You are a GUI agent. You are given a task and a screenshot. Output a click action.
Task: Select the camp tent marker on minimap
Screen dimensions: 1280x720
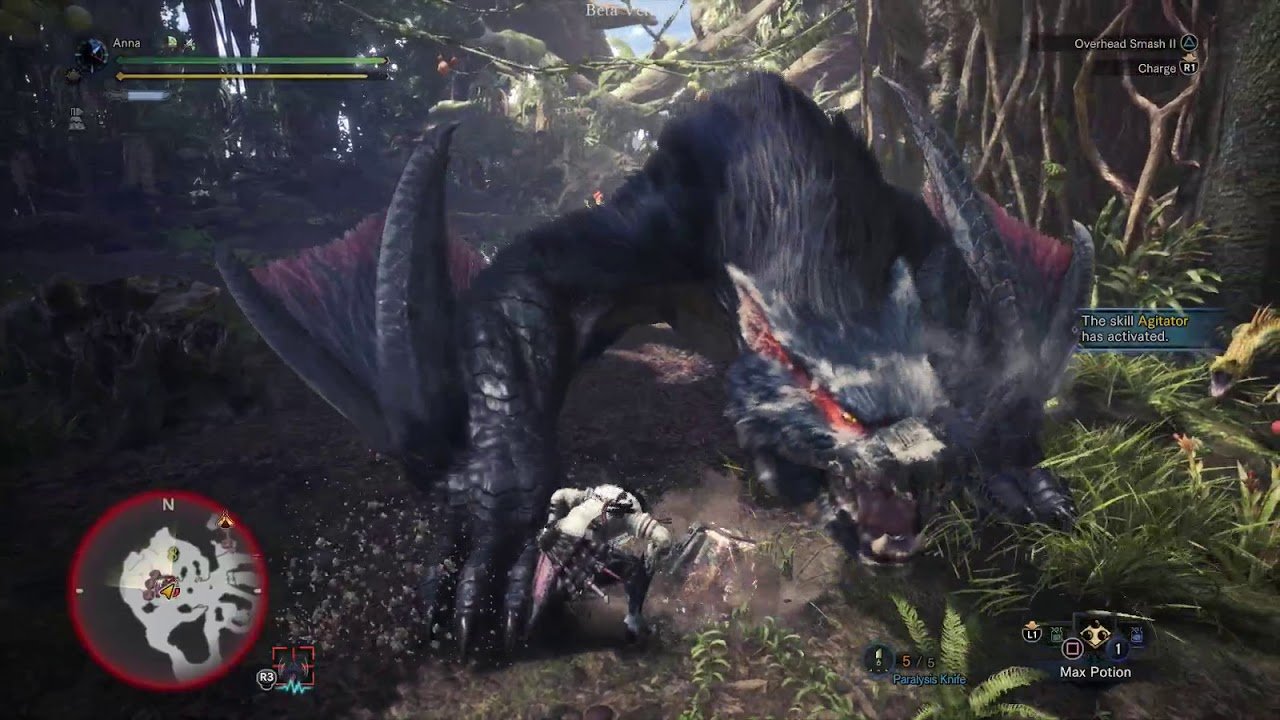225,520
